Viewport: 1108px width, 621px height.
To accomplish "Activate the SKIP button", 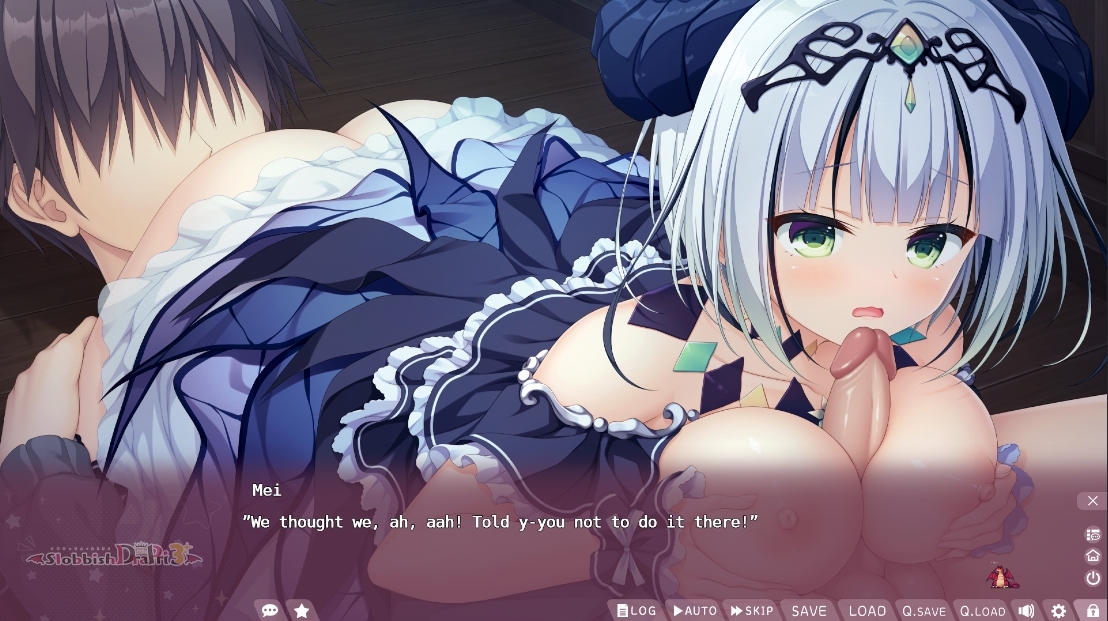I will pyautogui.click(x=752, y=610).
